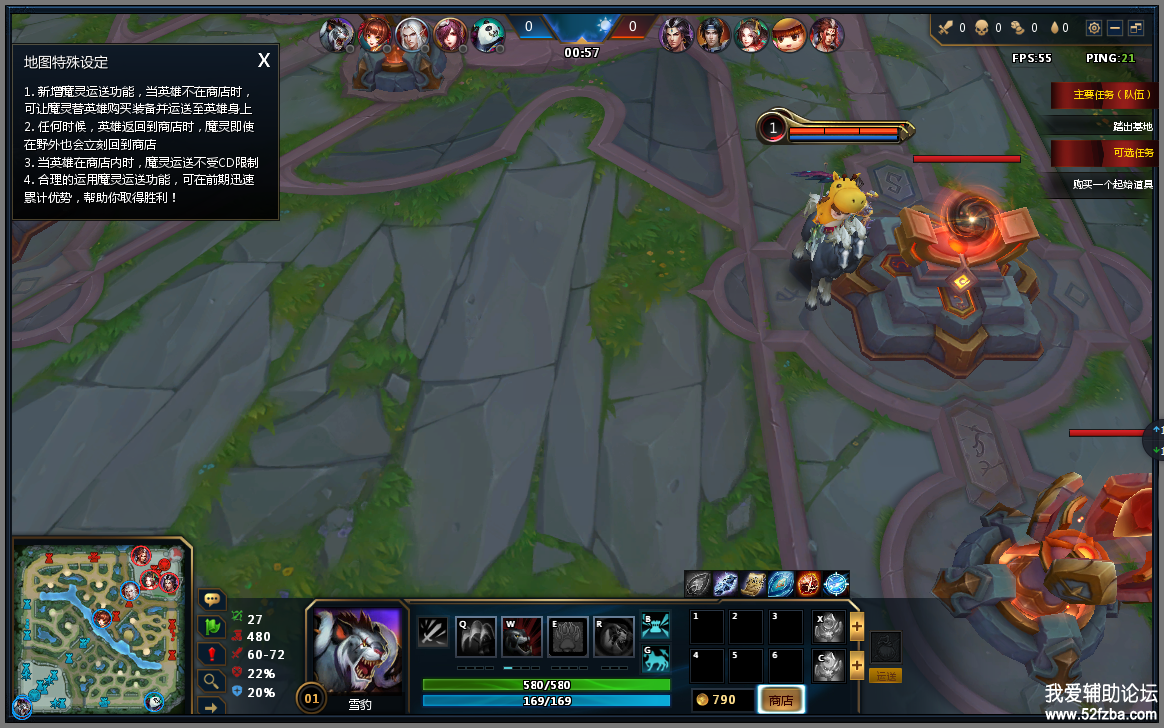Screen dimensions: 1164x728
Task: Click the 运送 delivery button
Action: click(x=885, y=676)
